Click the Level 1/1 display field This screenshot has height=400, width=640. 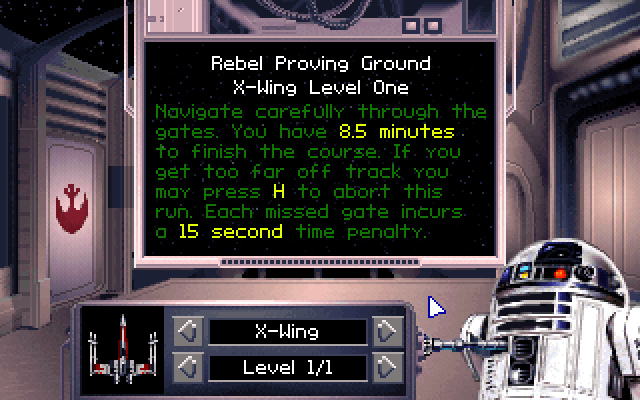(x=288, y=367)
